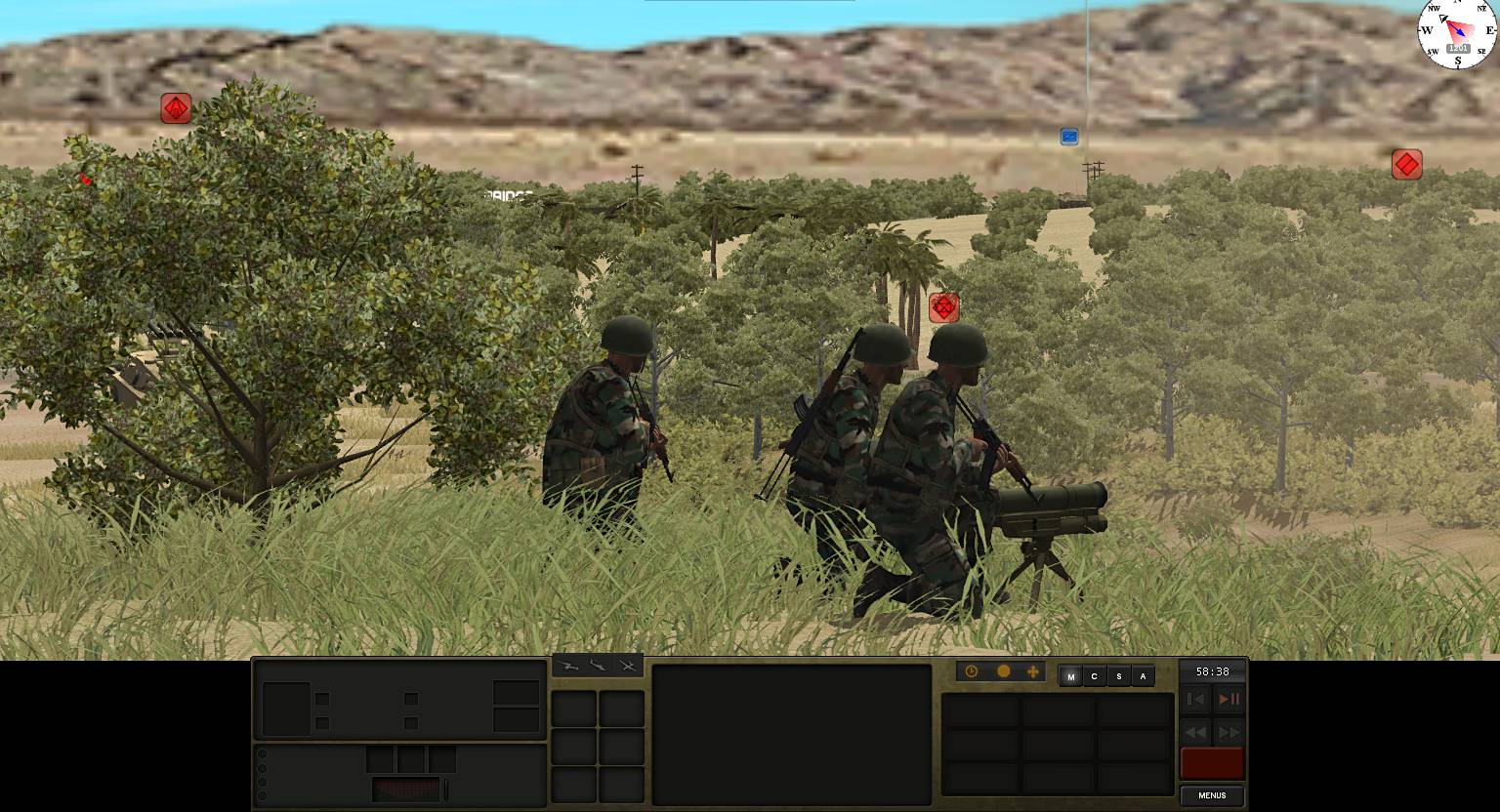Open the MENUS button
Screen dimensions: 1500x812
point(1211,795)
